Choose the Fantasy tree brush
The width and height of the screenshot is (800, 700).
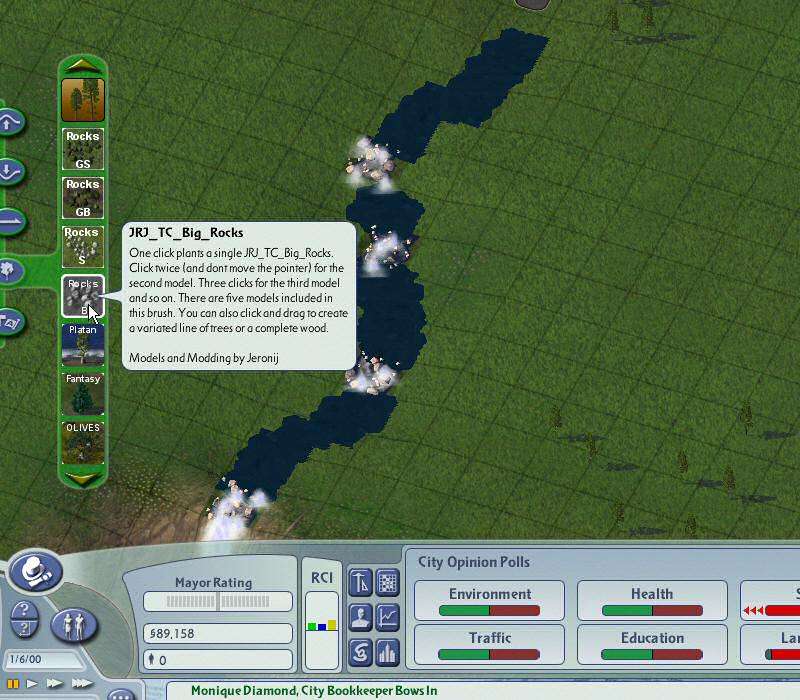(83, 392)
